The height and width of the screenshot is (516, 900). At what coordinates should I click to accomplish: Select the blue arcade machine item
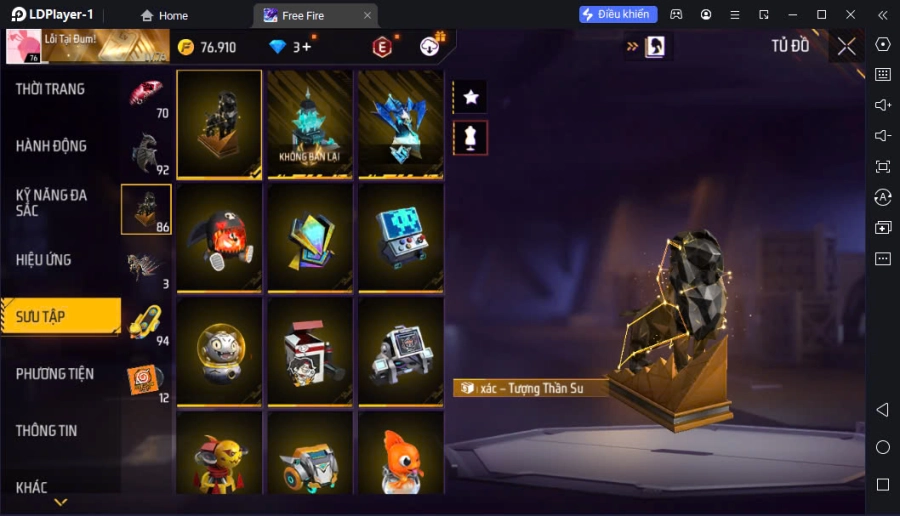pos(400,238)
